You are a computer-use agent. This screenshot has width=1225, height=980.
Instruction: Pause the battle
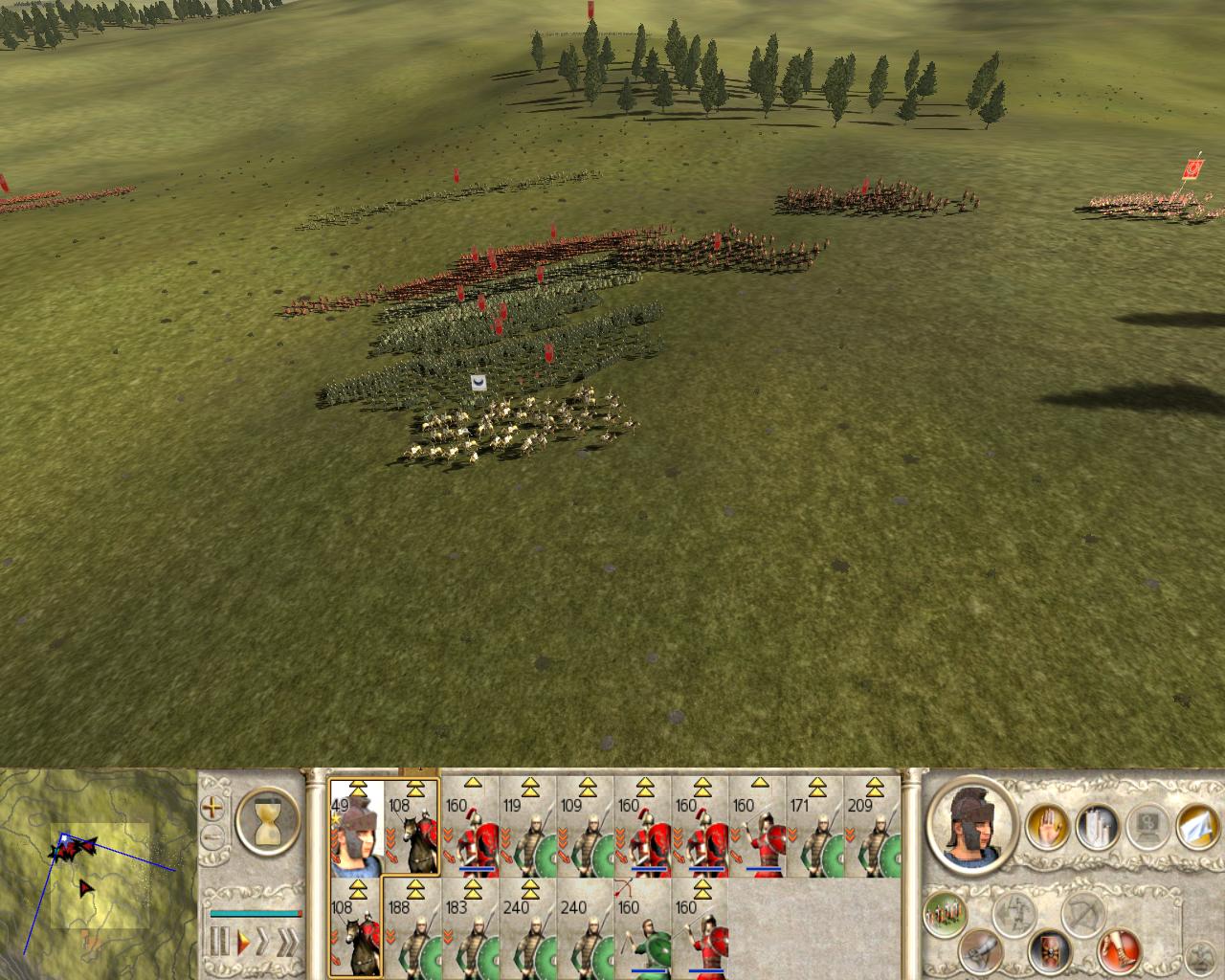[x=220, y=942]
